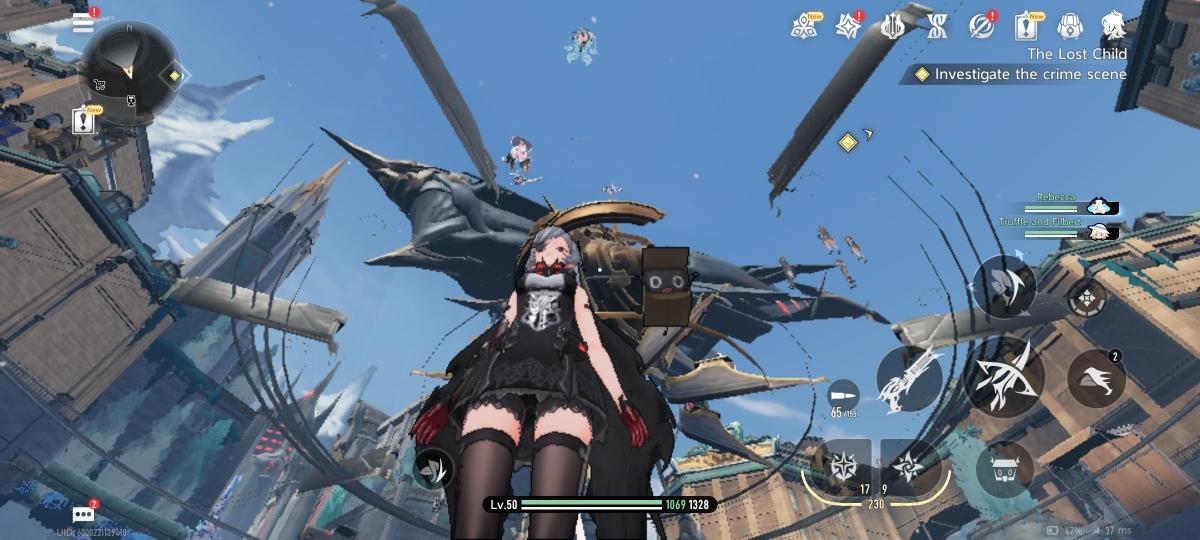
Task: Open the clipboard quest log icon
Action: click(x=1025, y=25)
